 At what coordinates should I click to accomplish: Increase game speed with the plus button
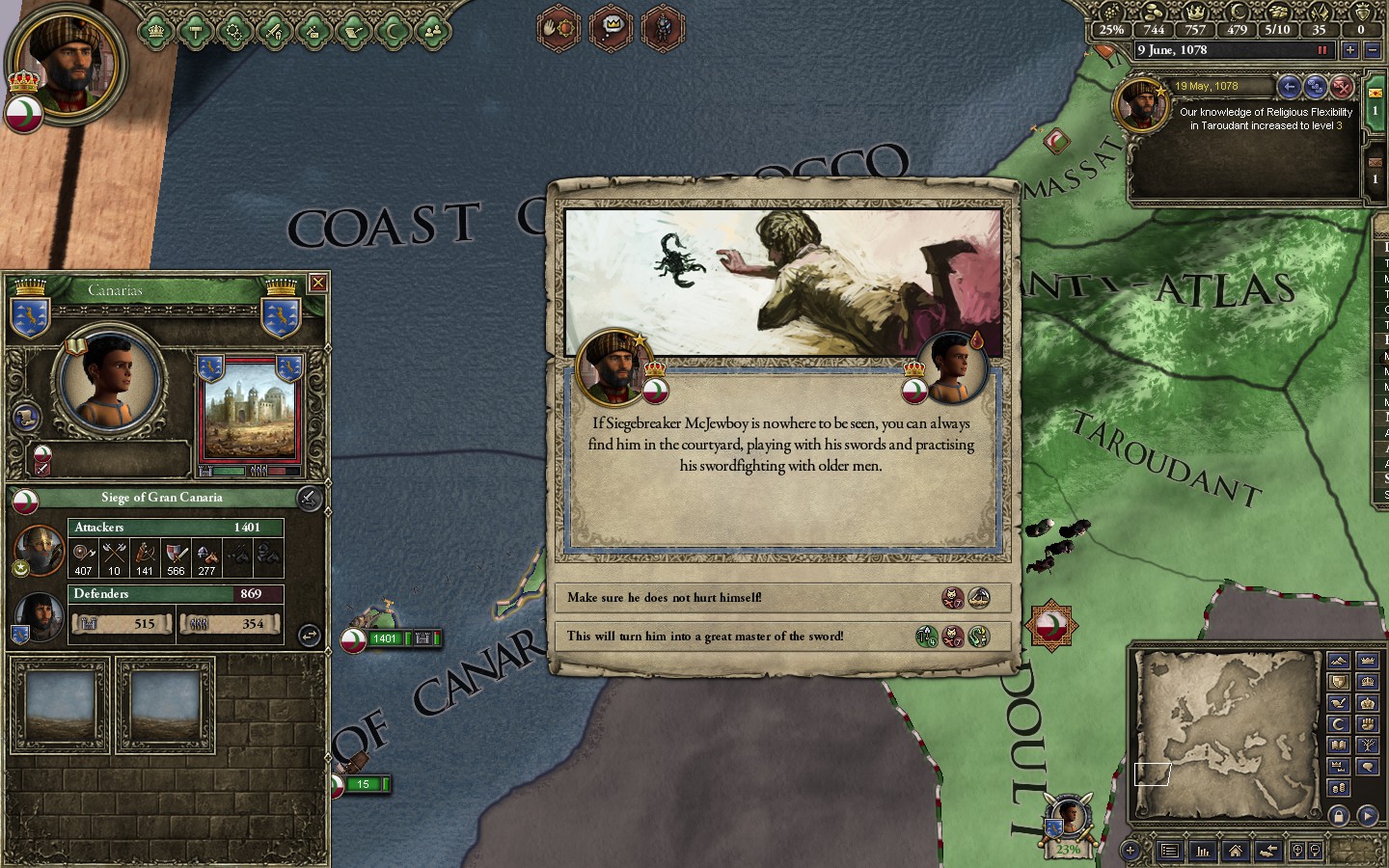(1349, 50)
